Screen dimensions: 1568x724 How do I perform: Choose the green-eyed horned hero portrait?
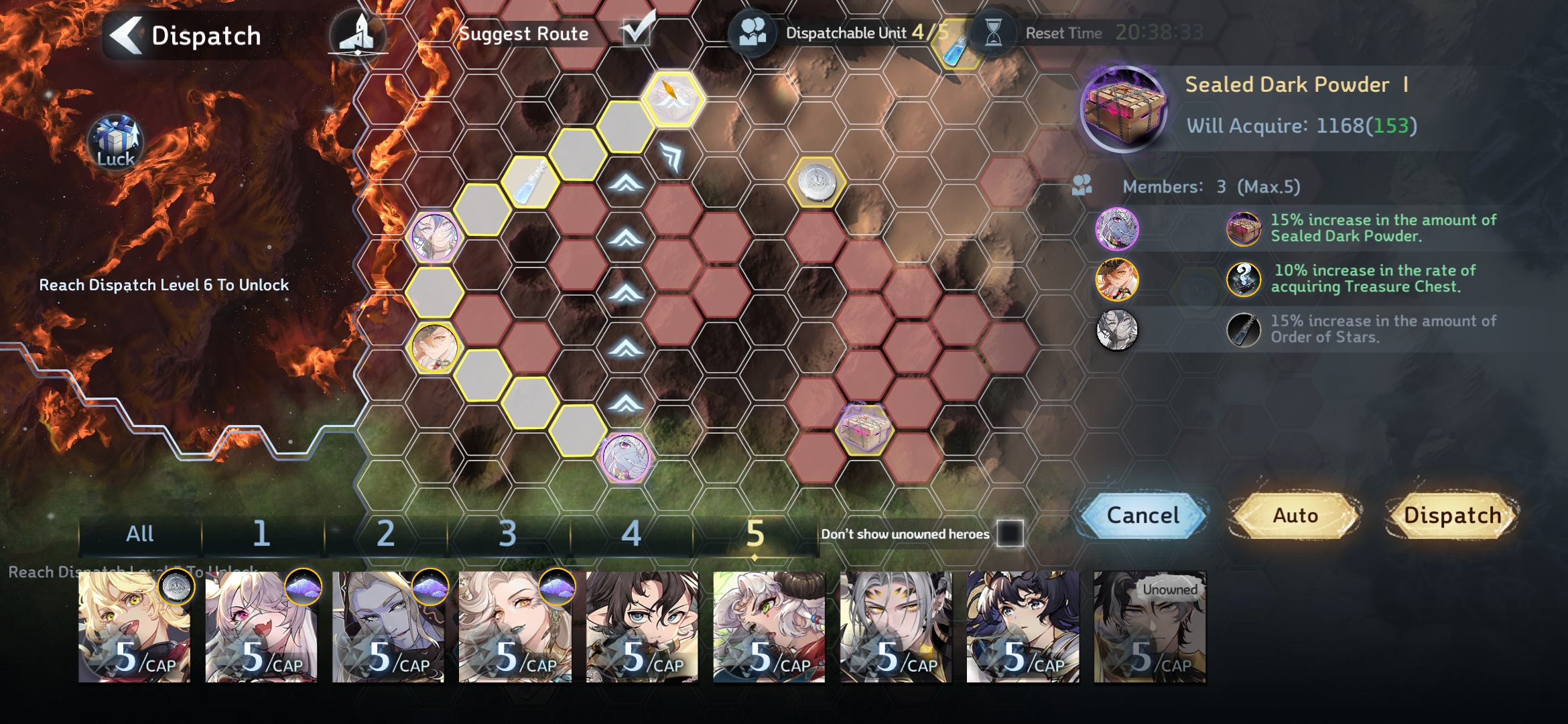[769, 627]
